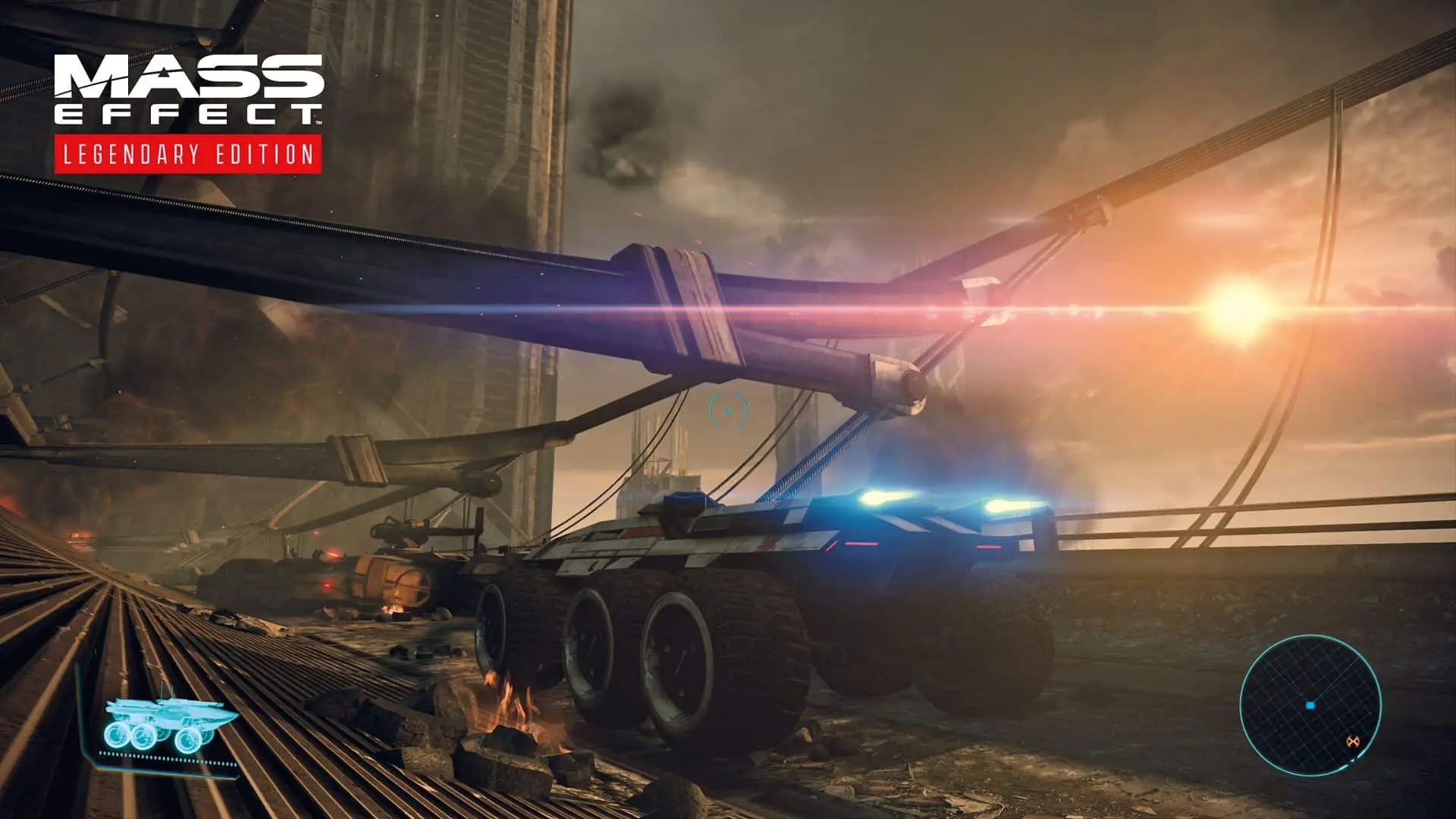1456x819 pixels.
Task: Select the orange objective marker on radar
Action: 1351,741
